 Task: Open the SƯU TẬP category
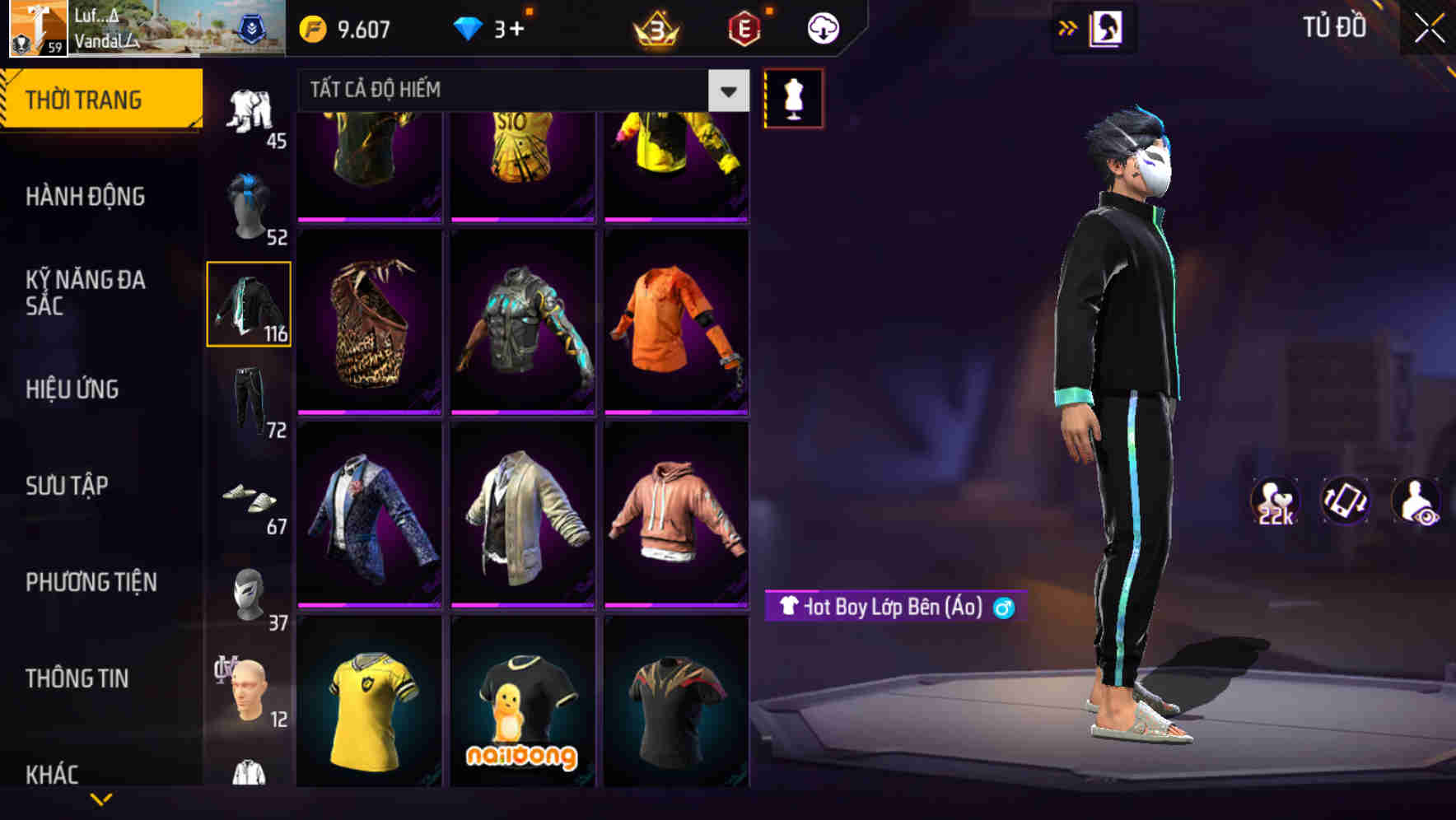coord(66,486)
